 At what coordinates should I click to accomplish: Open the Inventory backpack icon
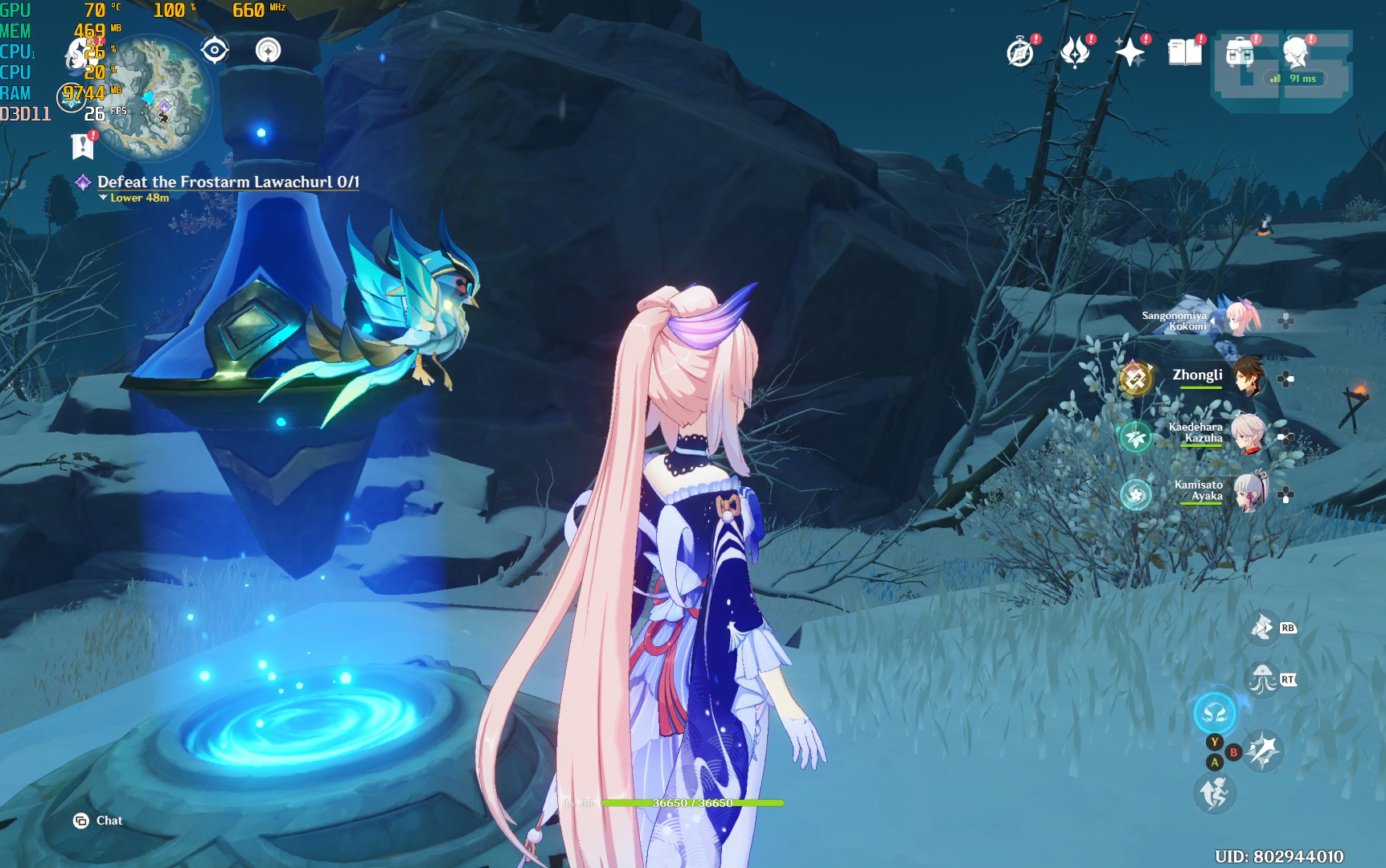click(1239, 51)
